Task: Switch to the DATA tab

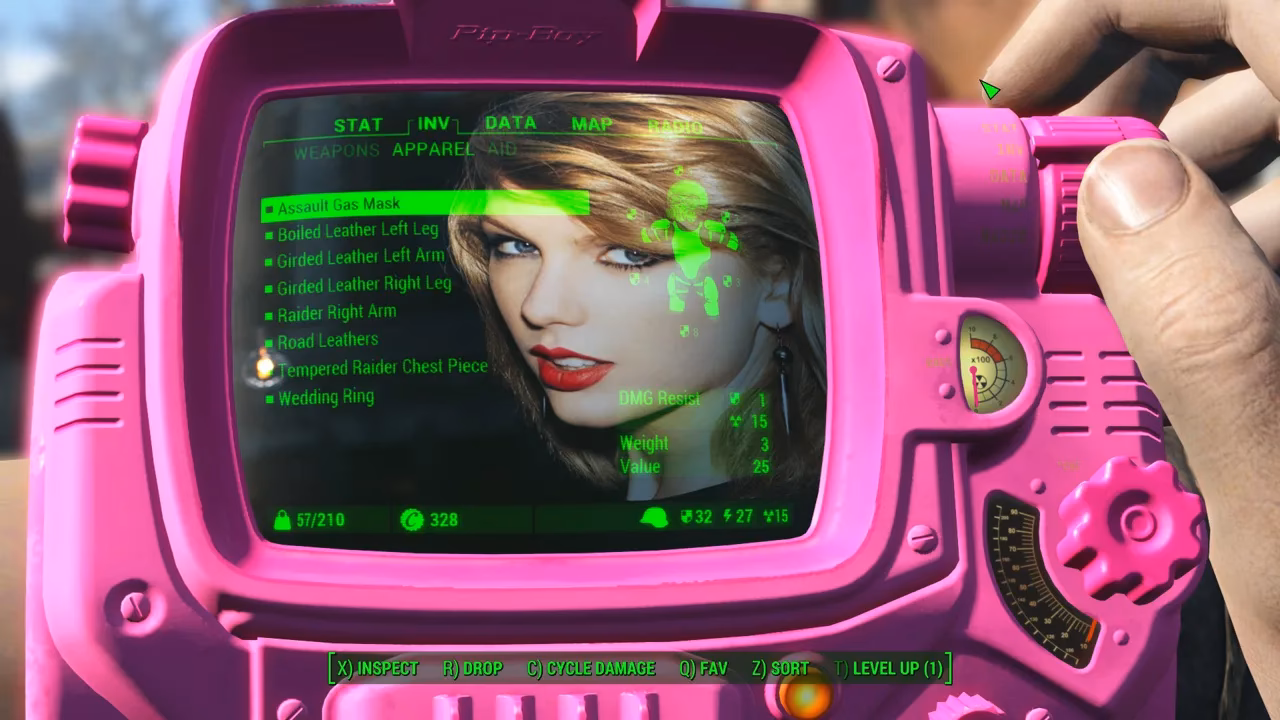Action: click(x=510, y=124)
